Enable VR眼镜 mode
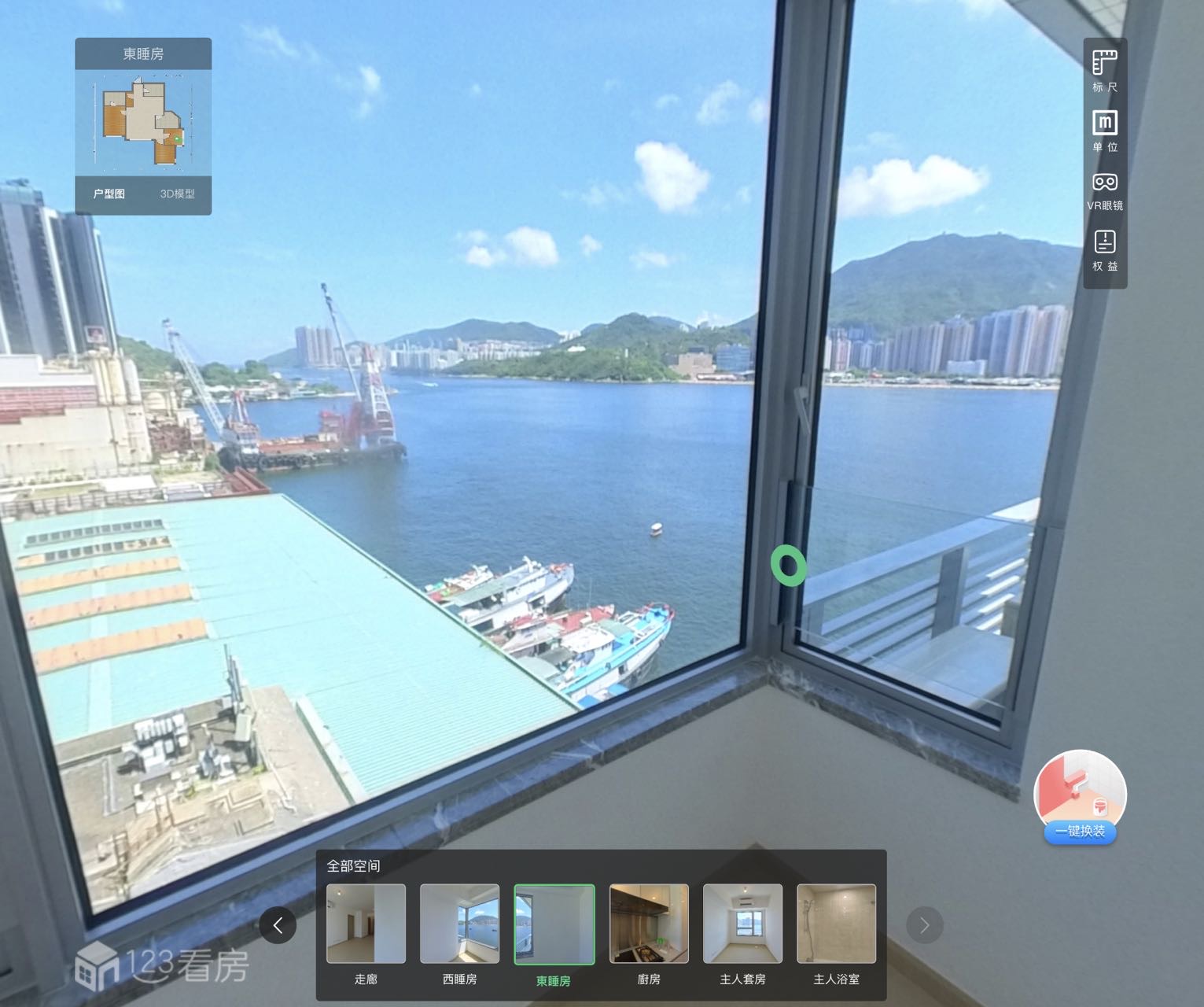Image resolution: width=1204 pixels, height=1007 pixels. tap(1104, 190)
